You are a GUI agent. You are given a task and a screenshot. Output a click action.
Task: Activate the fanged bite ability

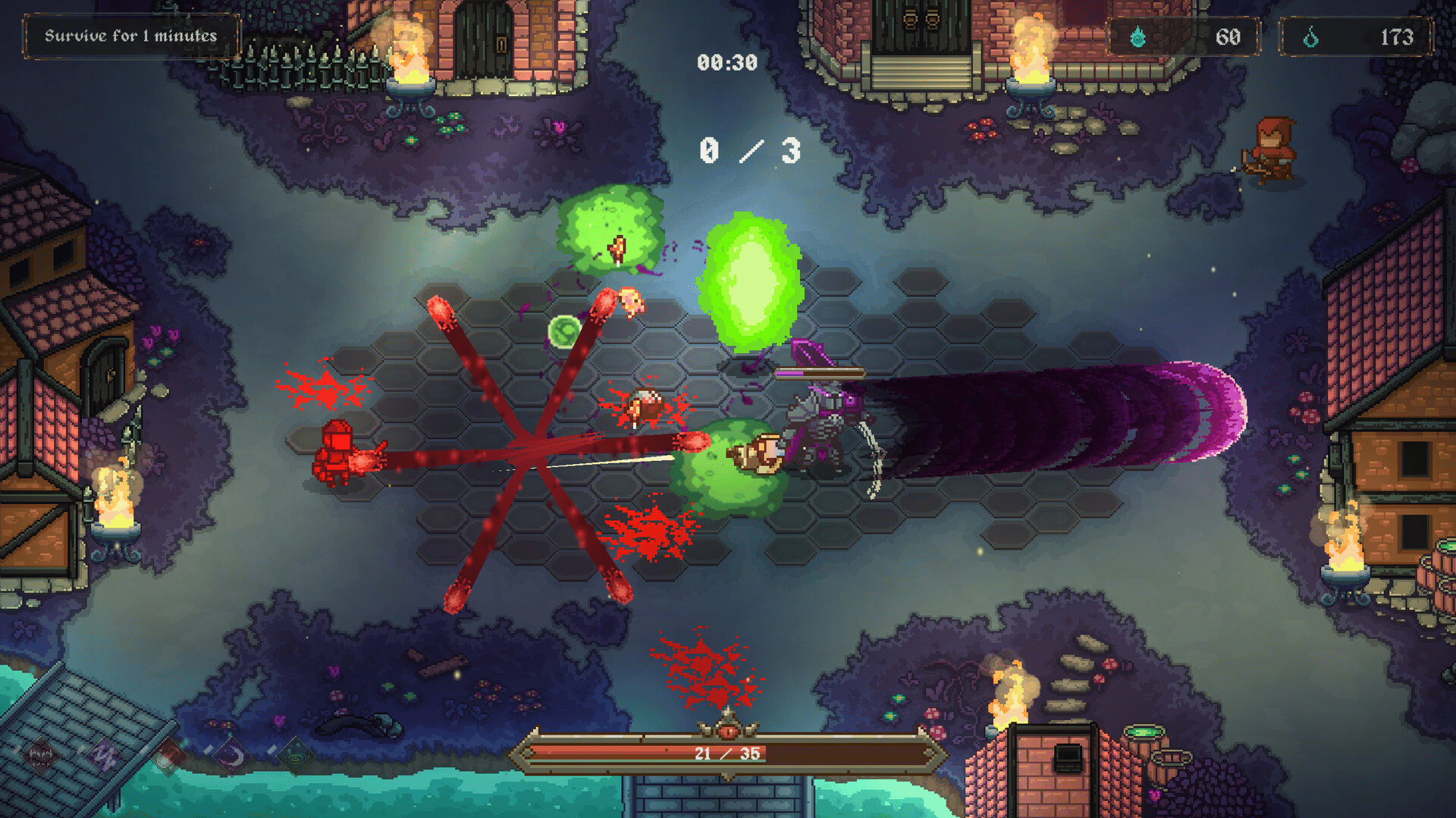click(40, 754)
